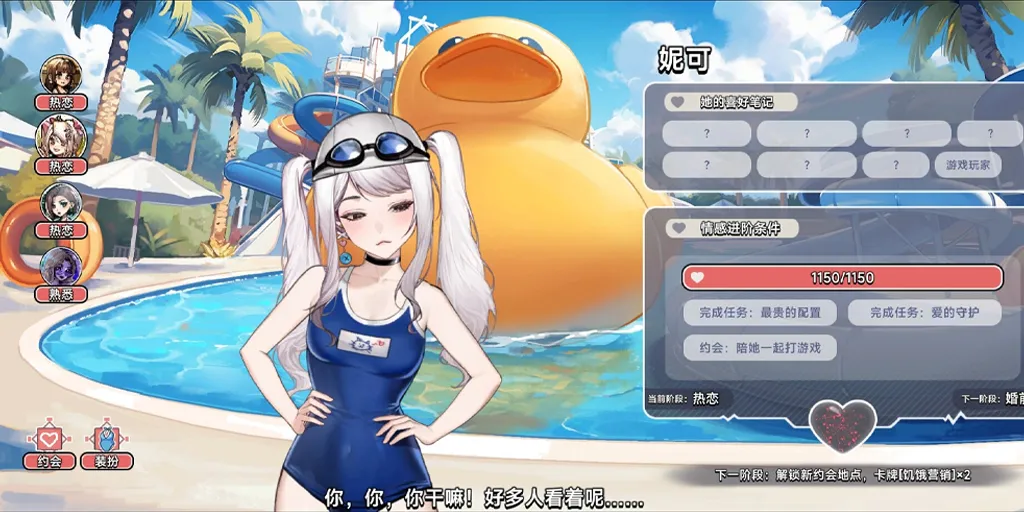The image size is (1024, 512).
Task: Open the 约会：陪她一起打游戏 condition
Action: tap(760, 348)
